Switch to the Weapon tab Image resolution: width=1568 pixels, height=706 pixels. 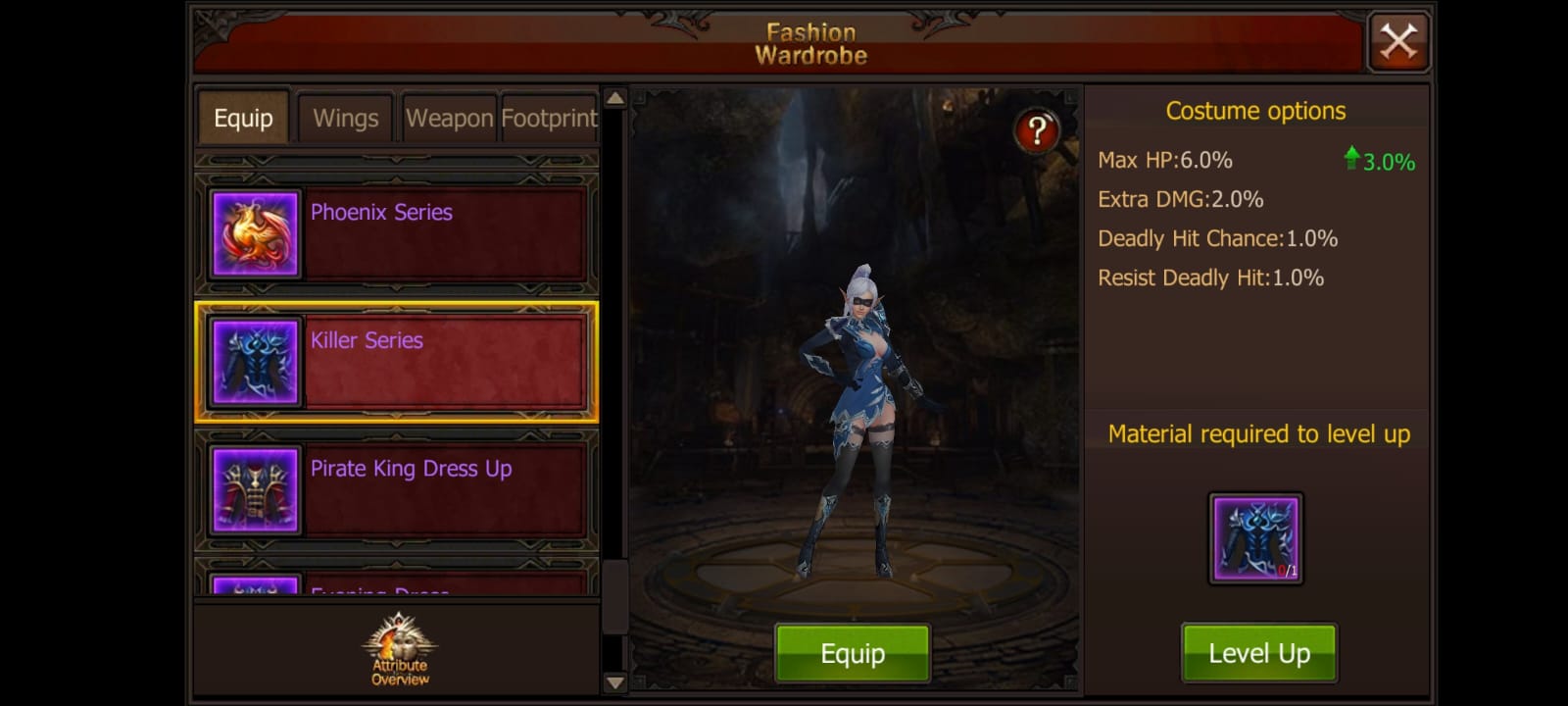click(x=449, y=118)
